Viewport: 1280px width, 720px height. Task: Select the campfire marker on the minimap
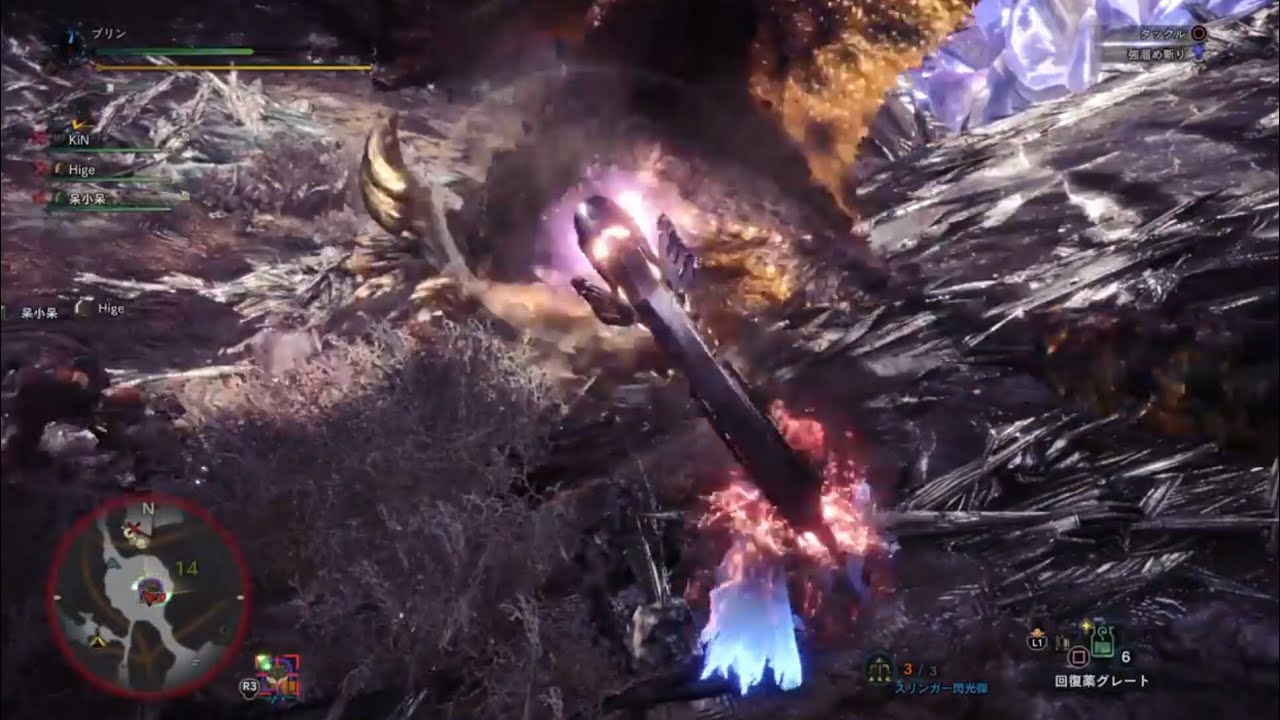[98, 639]
